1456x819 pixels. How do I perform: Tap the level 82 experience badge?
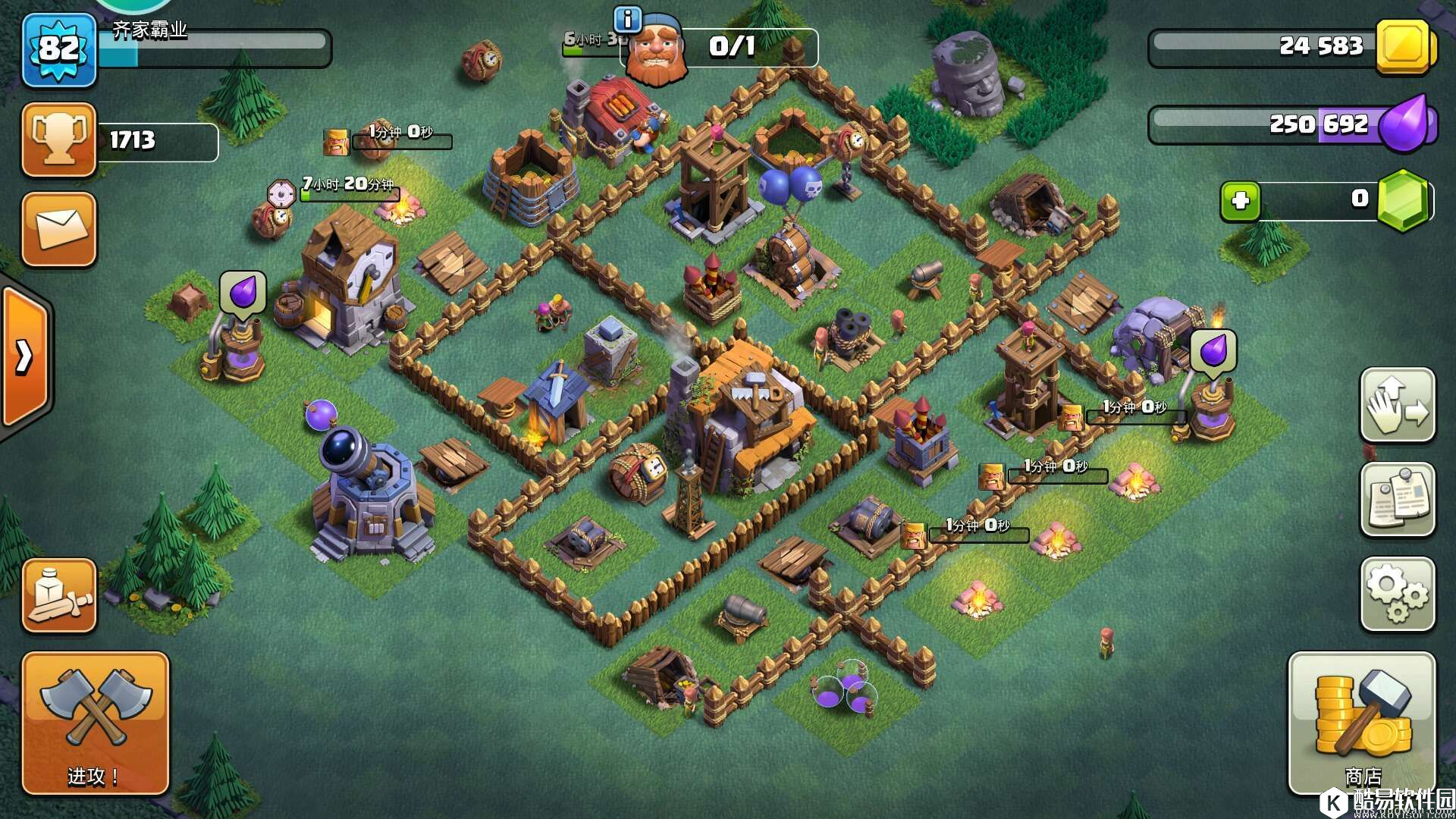click(59, 50)
